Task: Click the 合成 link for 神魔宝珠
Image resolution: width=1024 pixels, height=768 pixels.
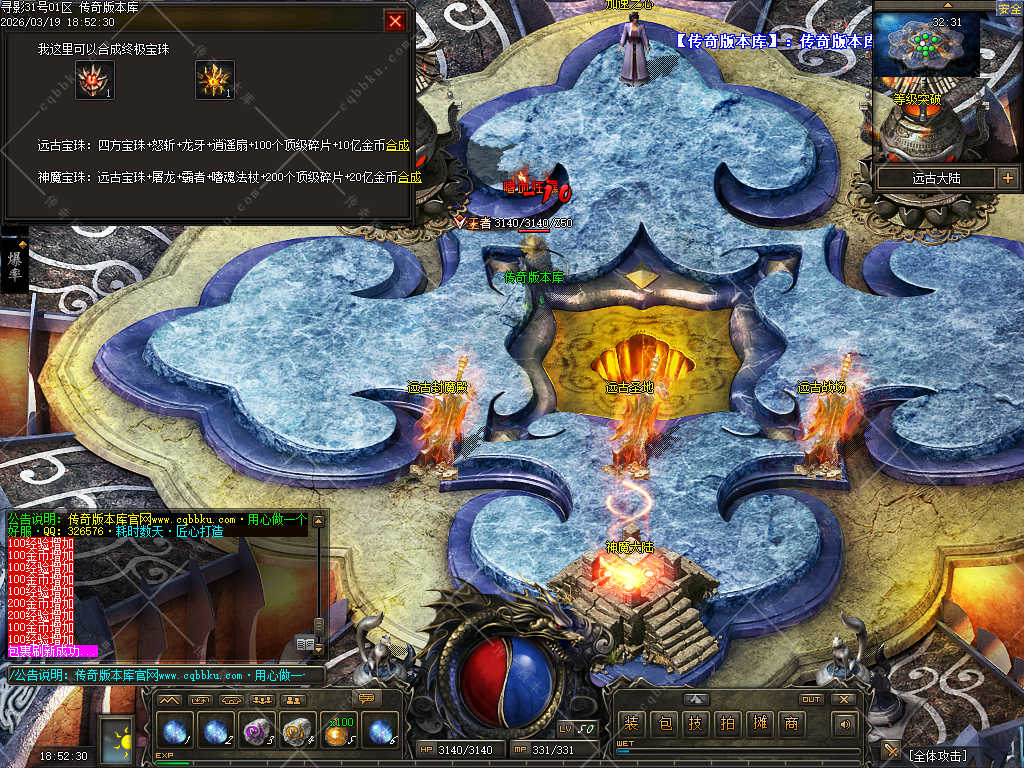Action: pyautogui.click(x=410, y=177)
